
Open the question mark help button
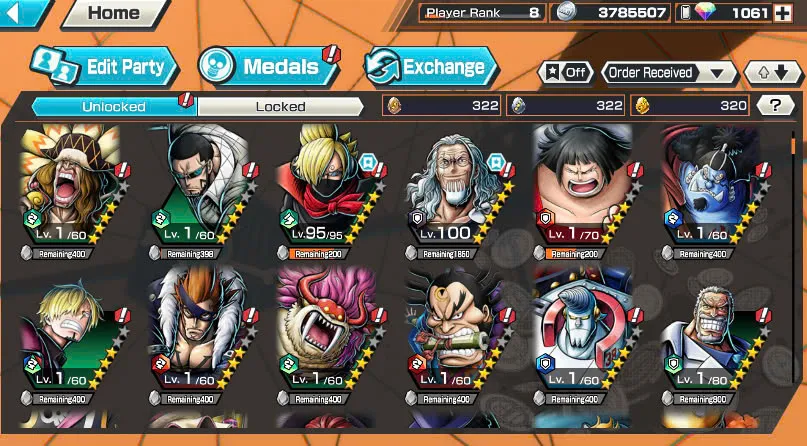click(775, 105)
